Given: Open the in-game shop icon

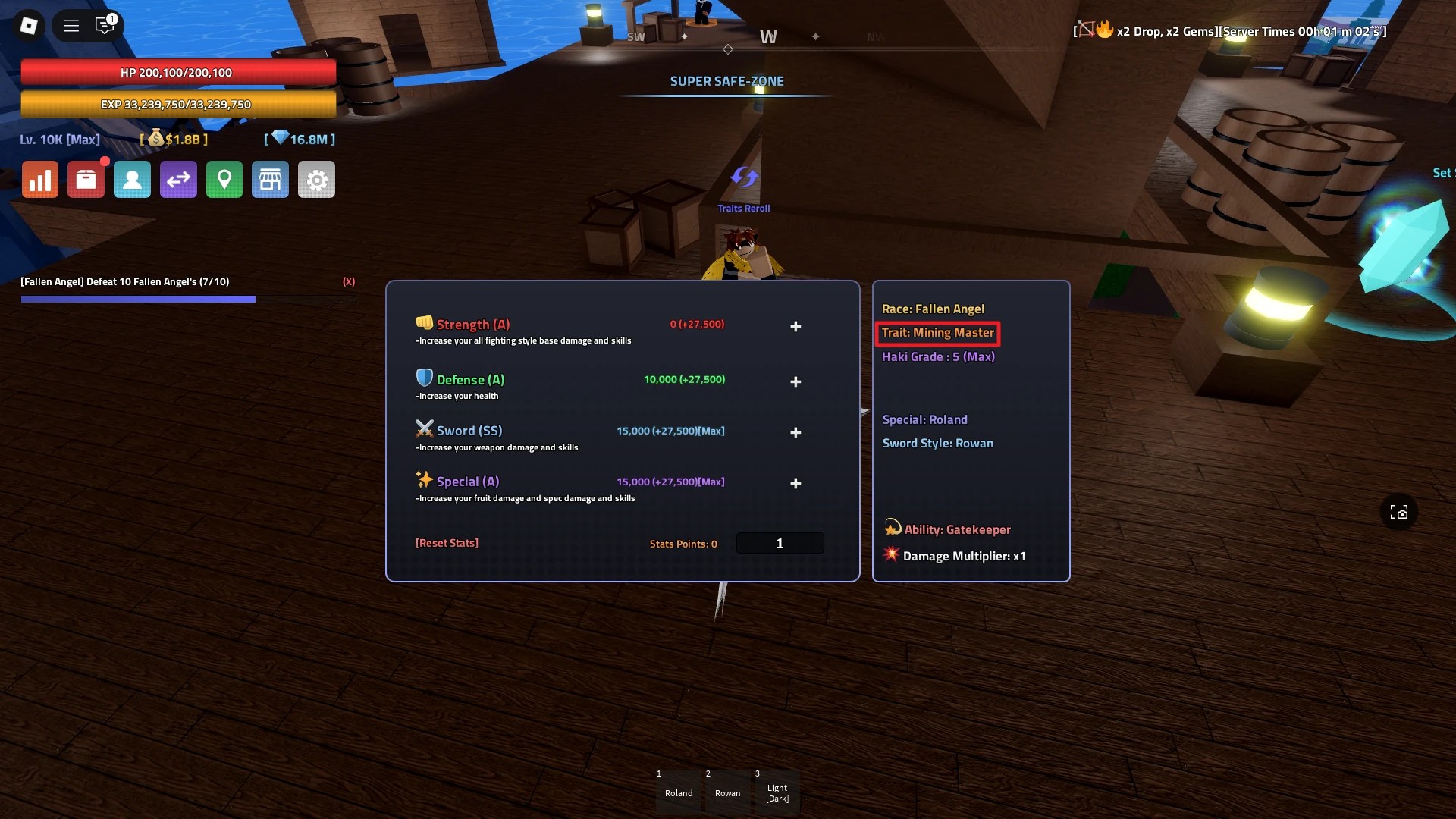Looking at the screenshot, I should pyautogui.click(x=271, y=179).
